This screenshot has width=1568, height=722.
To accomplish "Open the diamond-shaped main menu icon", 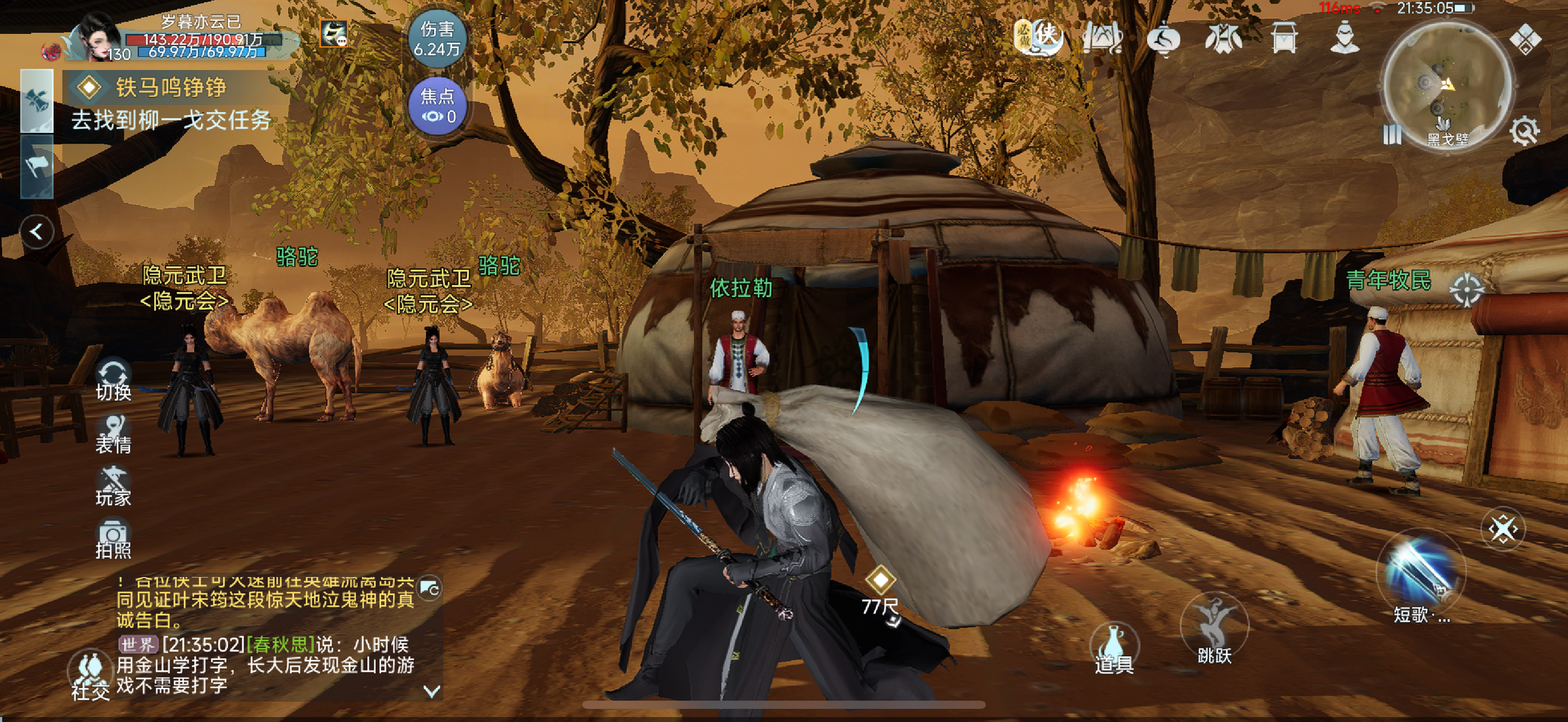I will coord(1525,38).
